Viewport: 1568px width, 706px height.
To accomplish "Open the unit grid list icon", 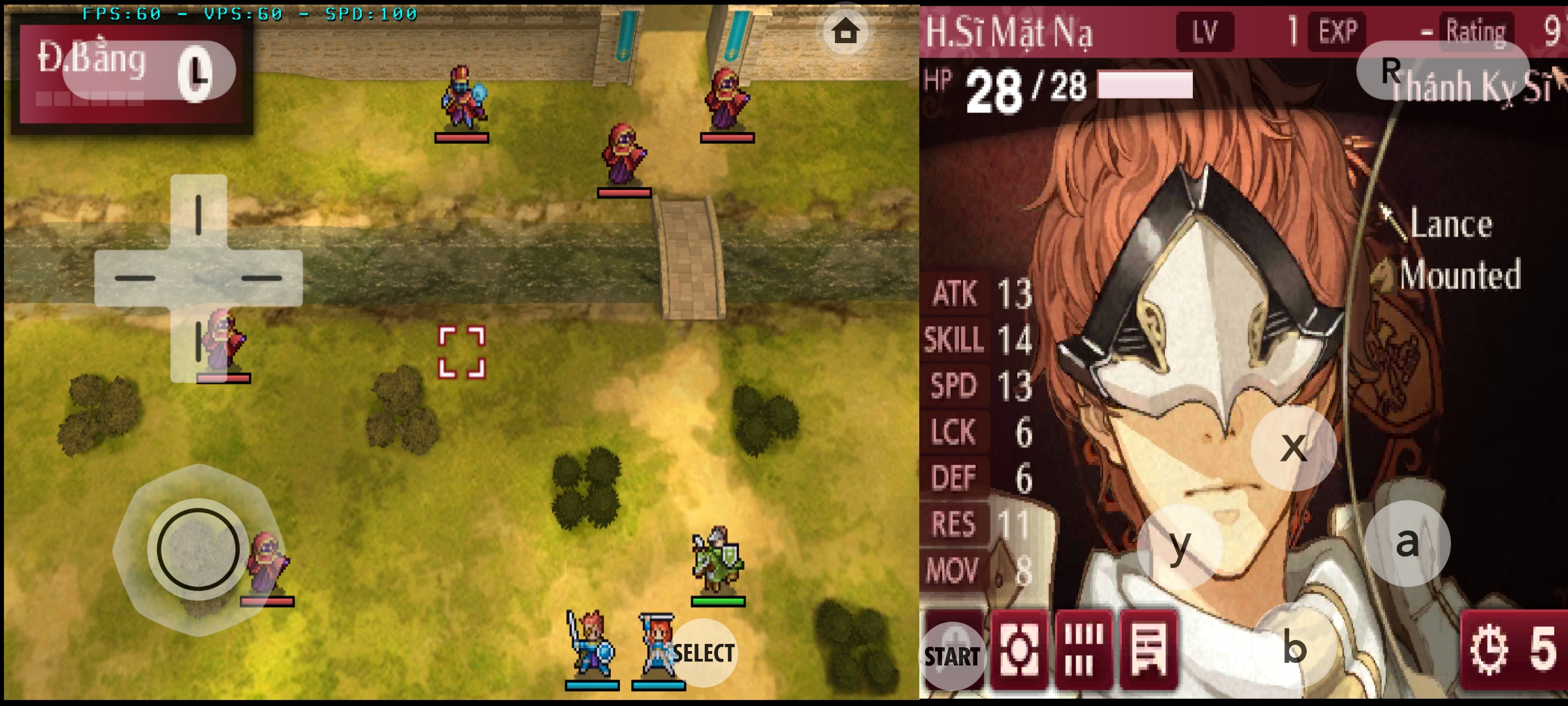I will (1083, 650).
